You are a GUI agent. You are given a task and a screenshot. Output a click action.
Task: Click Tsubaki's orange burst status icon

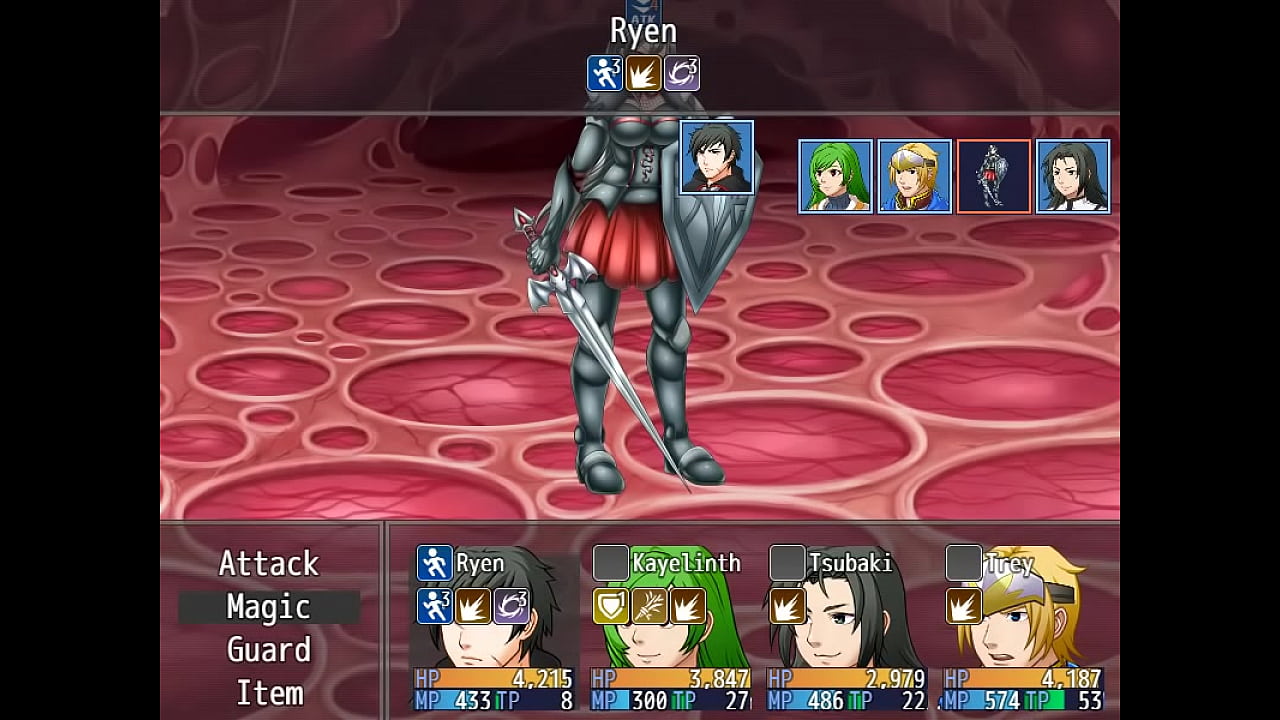pos(787,606)
